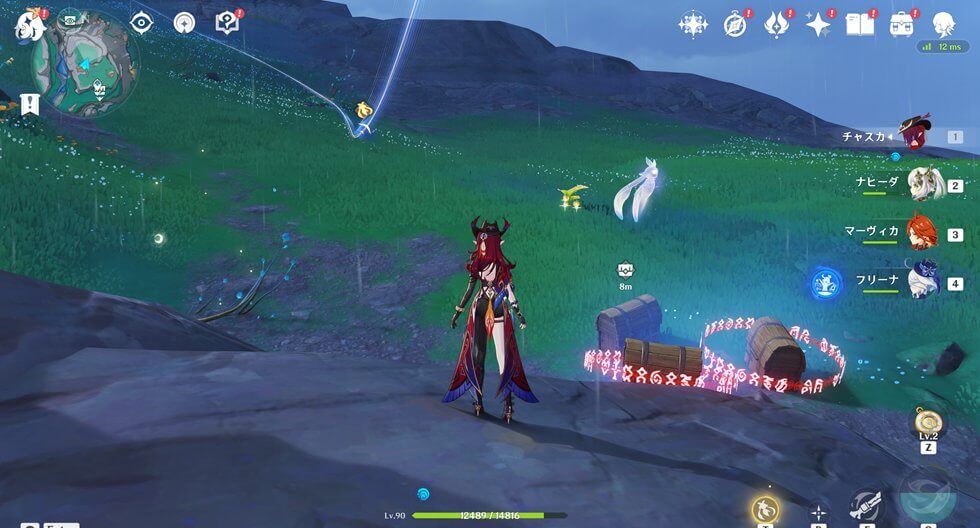Activate the gun elemental skill icon
This screenshot has height=528, width=980.
(x=866, y=506)
